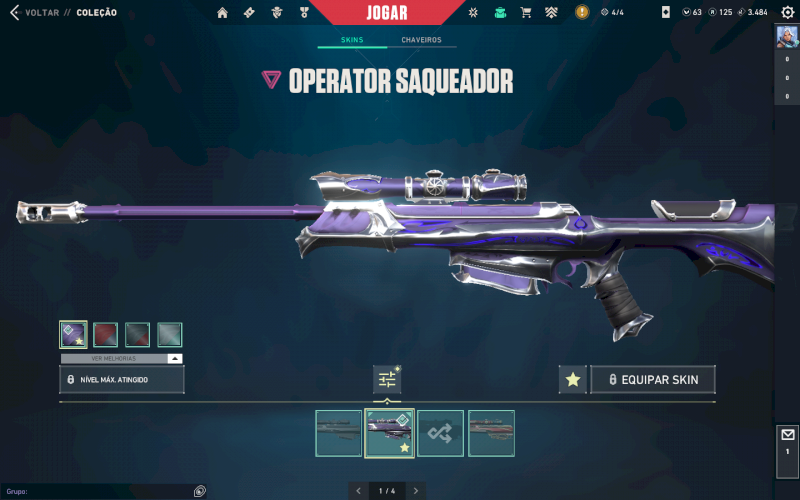Mark this skin as favorite with star
This screenshot has width=800, height=500.
572,380
